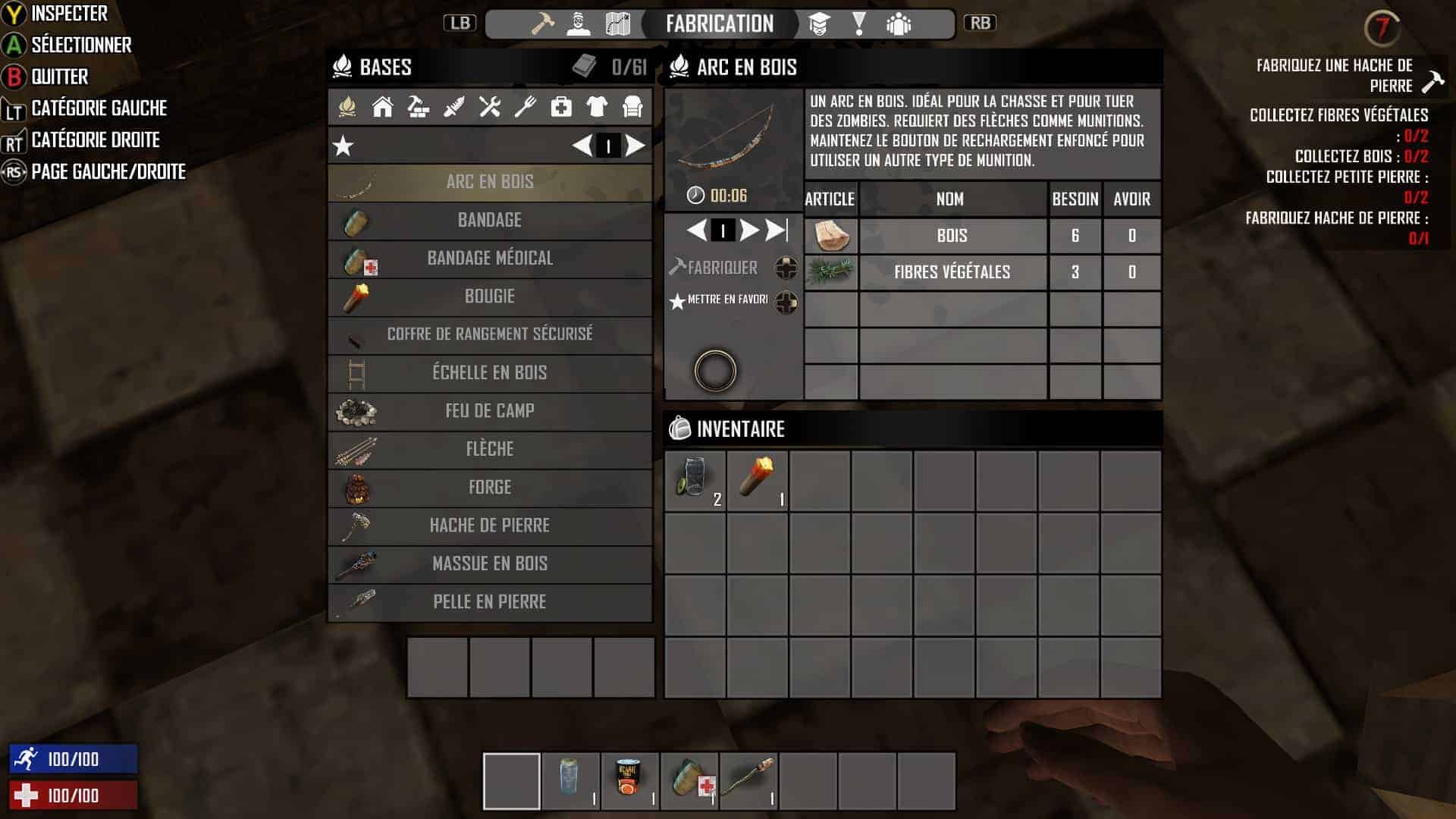Open the Forge recipe entry
The width and height of the screenshot is (1456, 819).
click(x=490, y=488)
